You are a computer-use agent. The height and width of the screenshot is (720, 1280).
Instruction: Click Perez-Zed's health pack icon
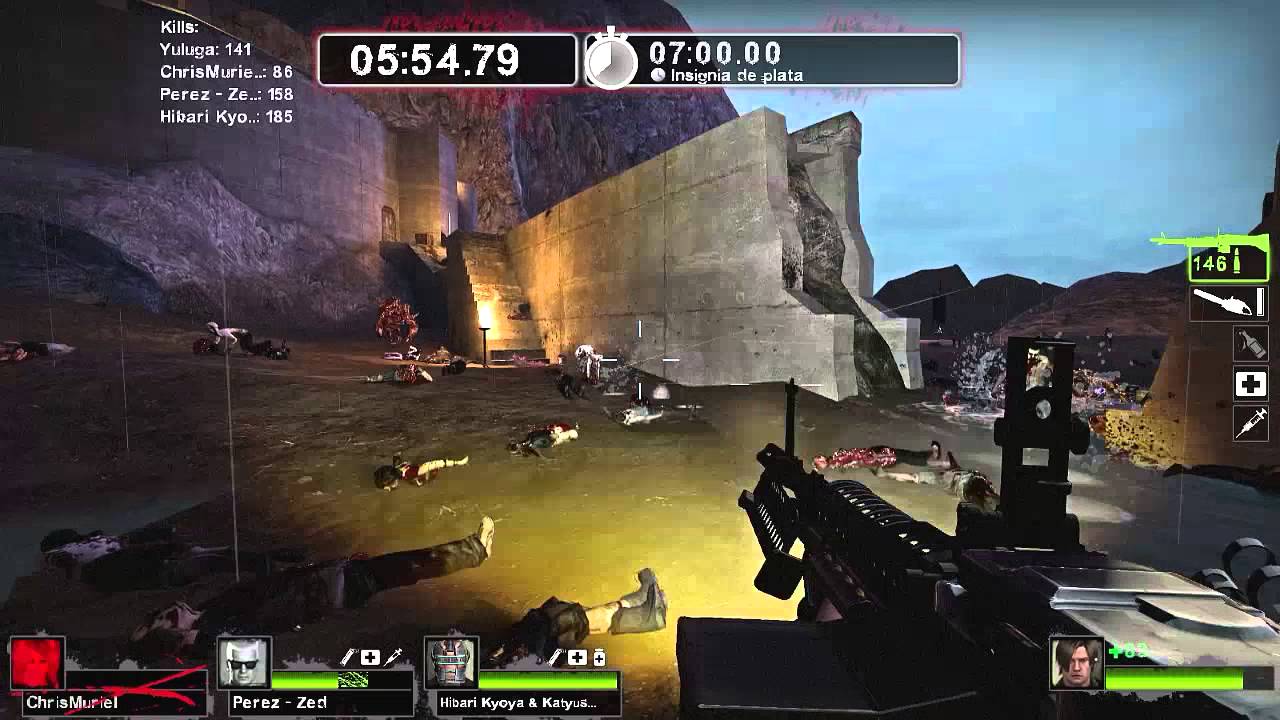[370, 657]
